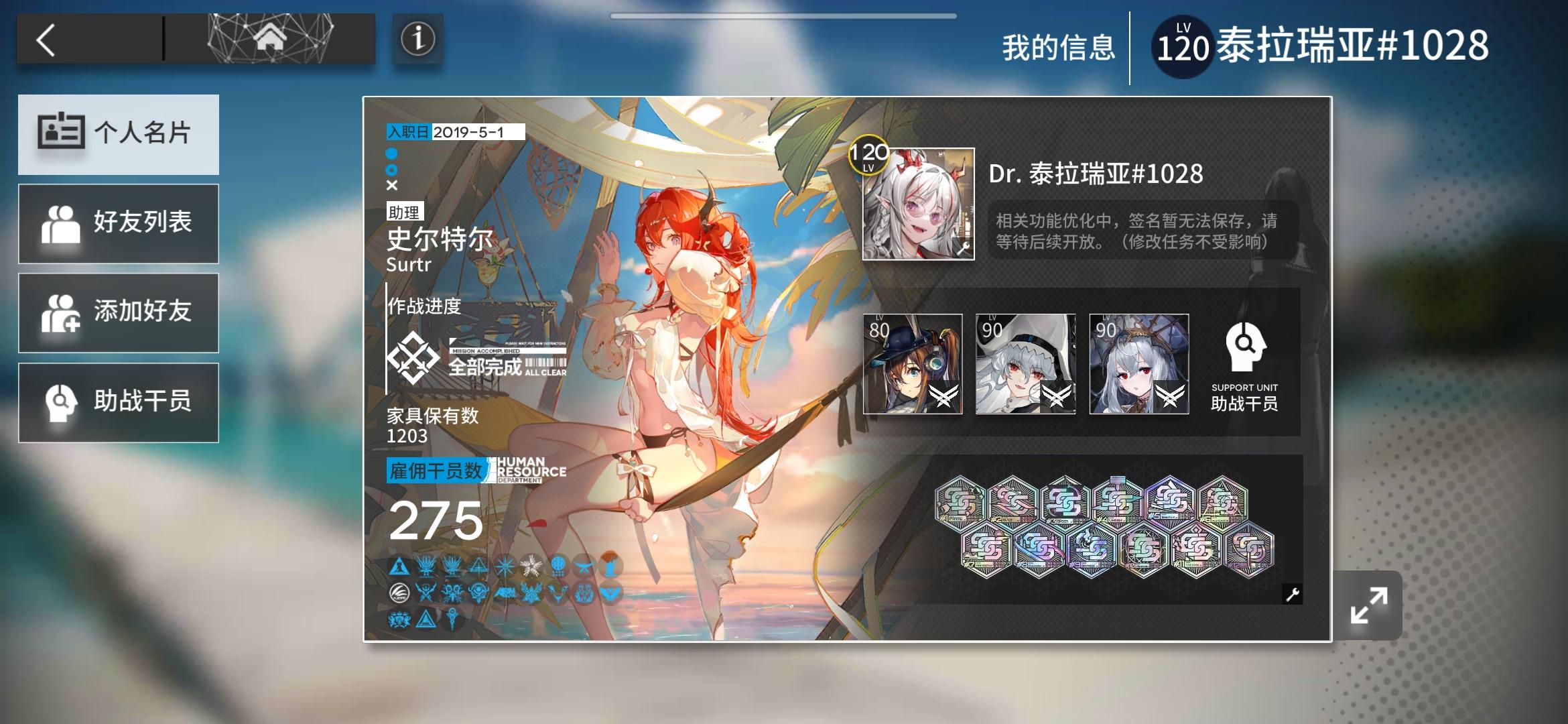
Task: Open the 好友列表 panel
Action: point(119,223)
